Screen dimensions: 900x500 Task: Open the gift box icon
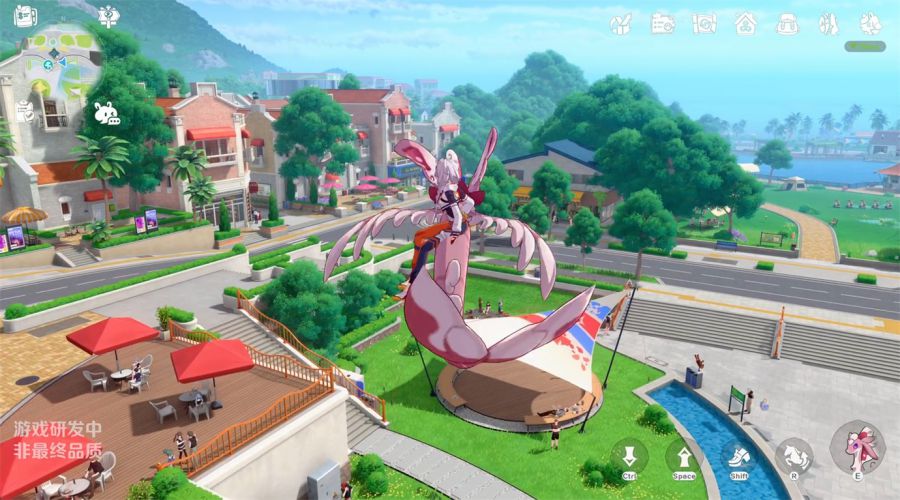coord(621,22)
